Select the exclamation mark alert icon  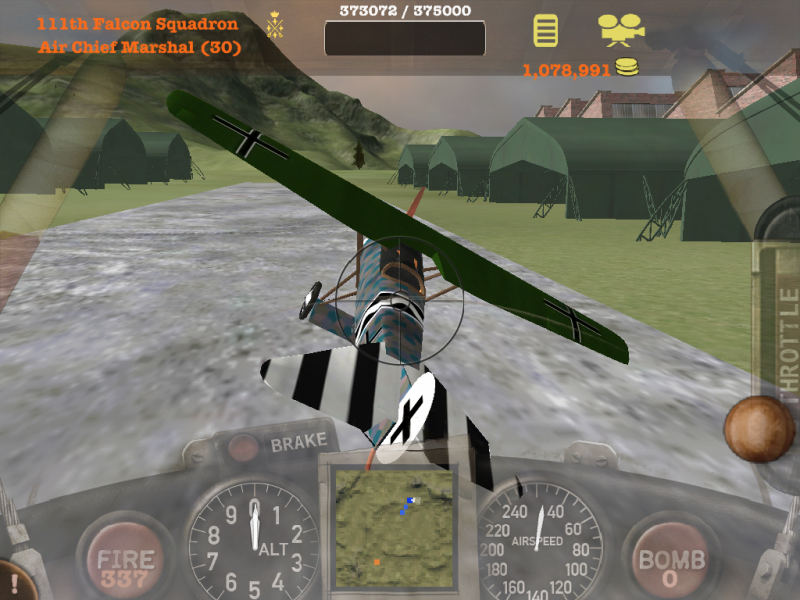(14, 582)
